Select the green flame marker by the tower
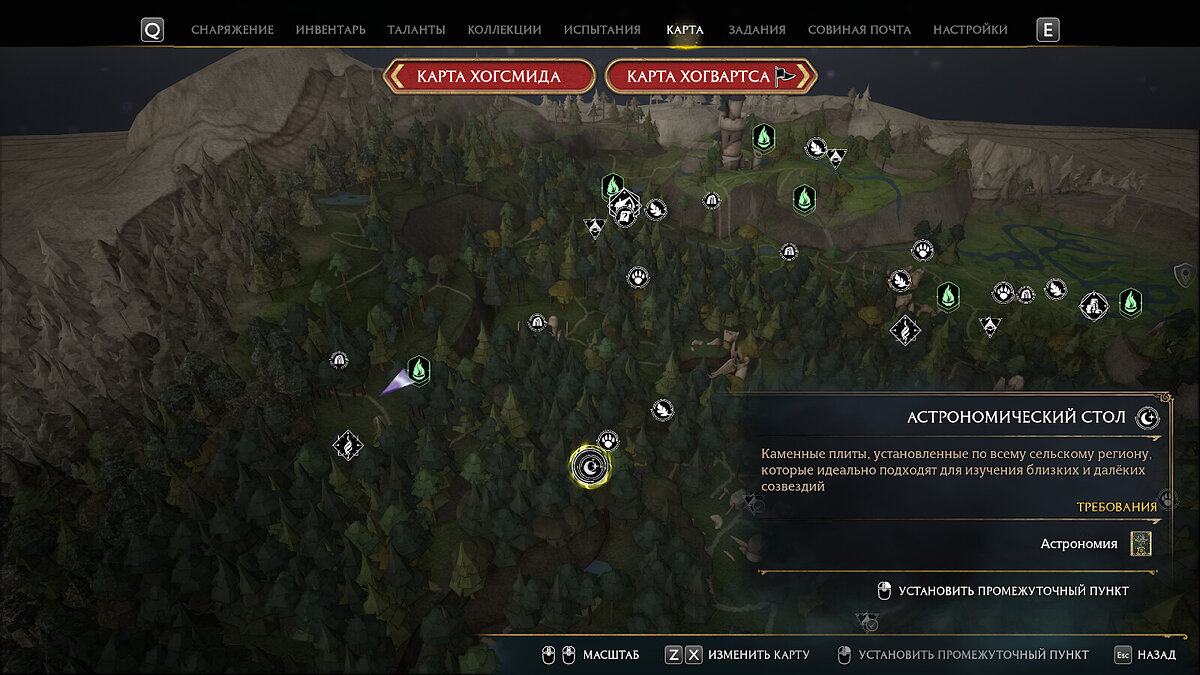 click(762, 136)
